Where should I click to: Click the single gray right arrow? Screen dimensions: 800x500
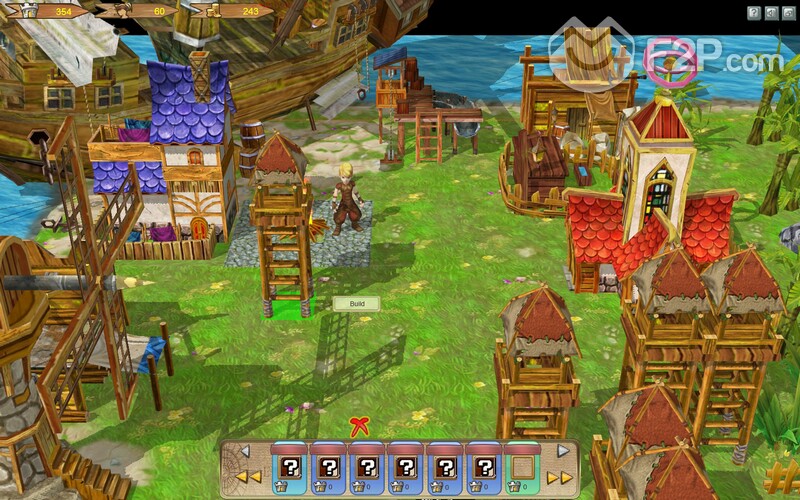click(x=562, y=451)
